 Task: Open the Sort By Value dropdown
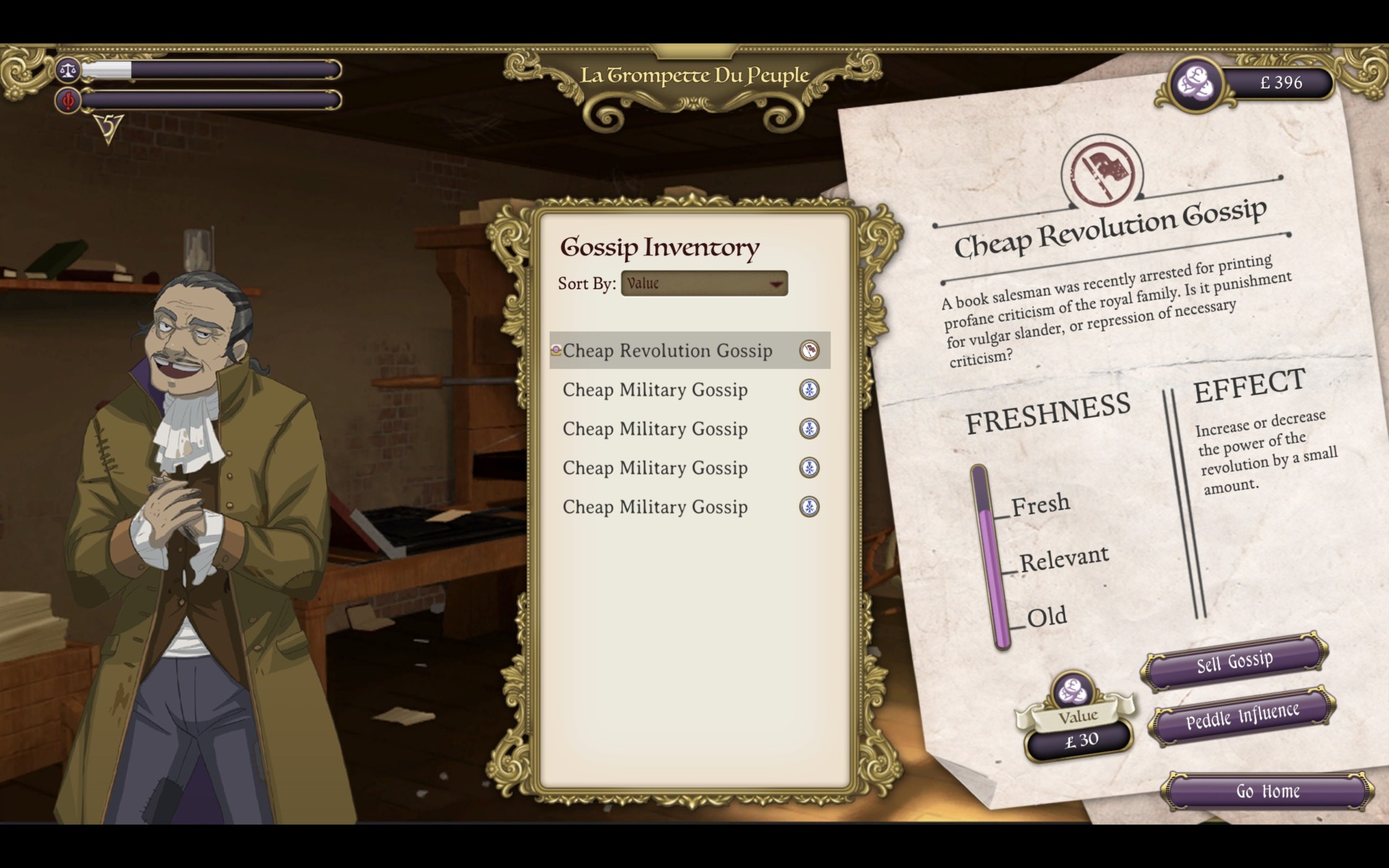(704, 284)
